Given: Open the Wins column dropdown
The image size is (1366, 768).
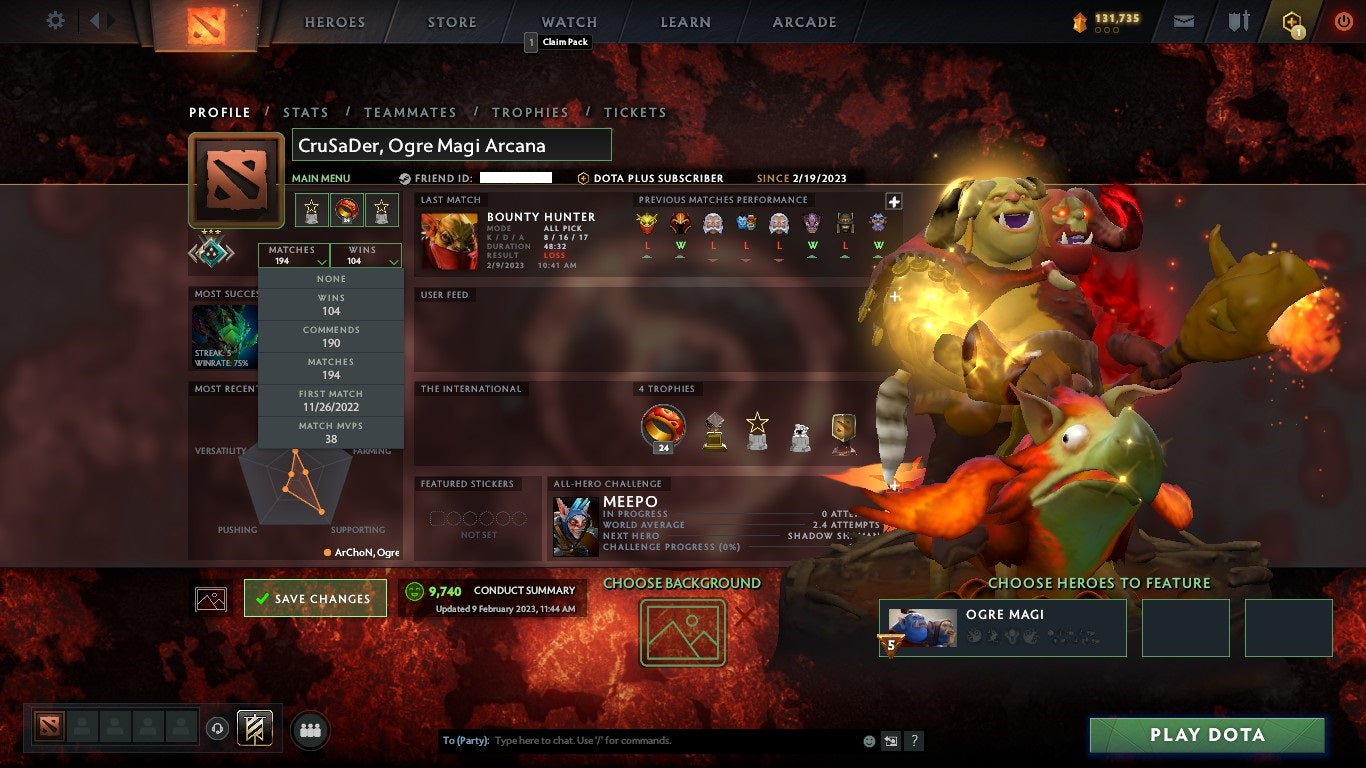Looking at the screenshot, I should [366, 255].
